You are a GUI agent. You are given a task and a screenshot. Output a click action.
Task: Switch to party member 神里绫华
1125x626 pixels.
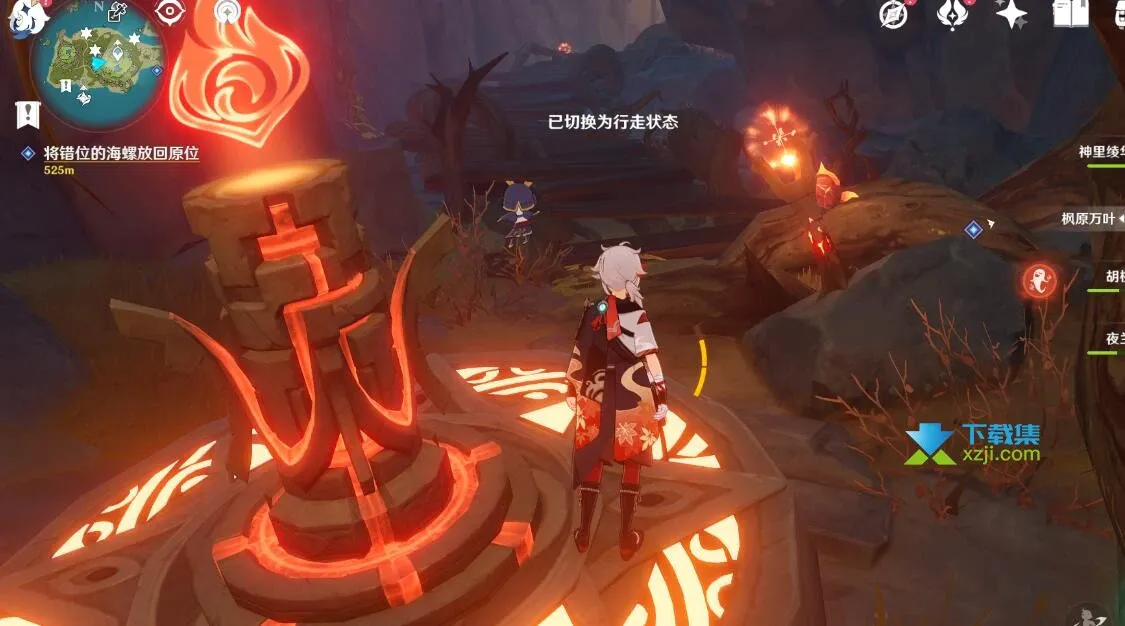[x=1101, y=153]
